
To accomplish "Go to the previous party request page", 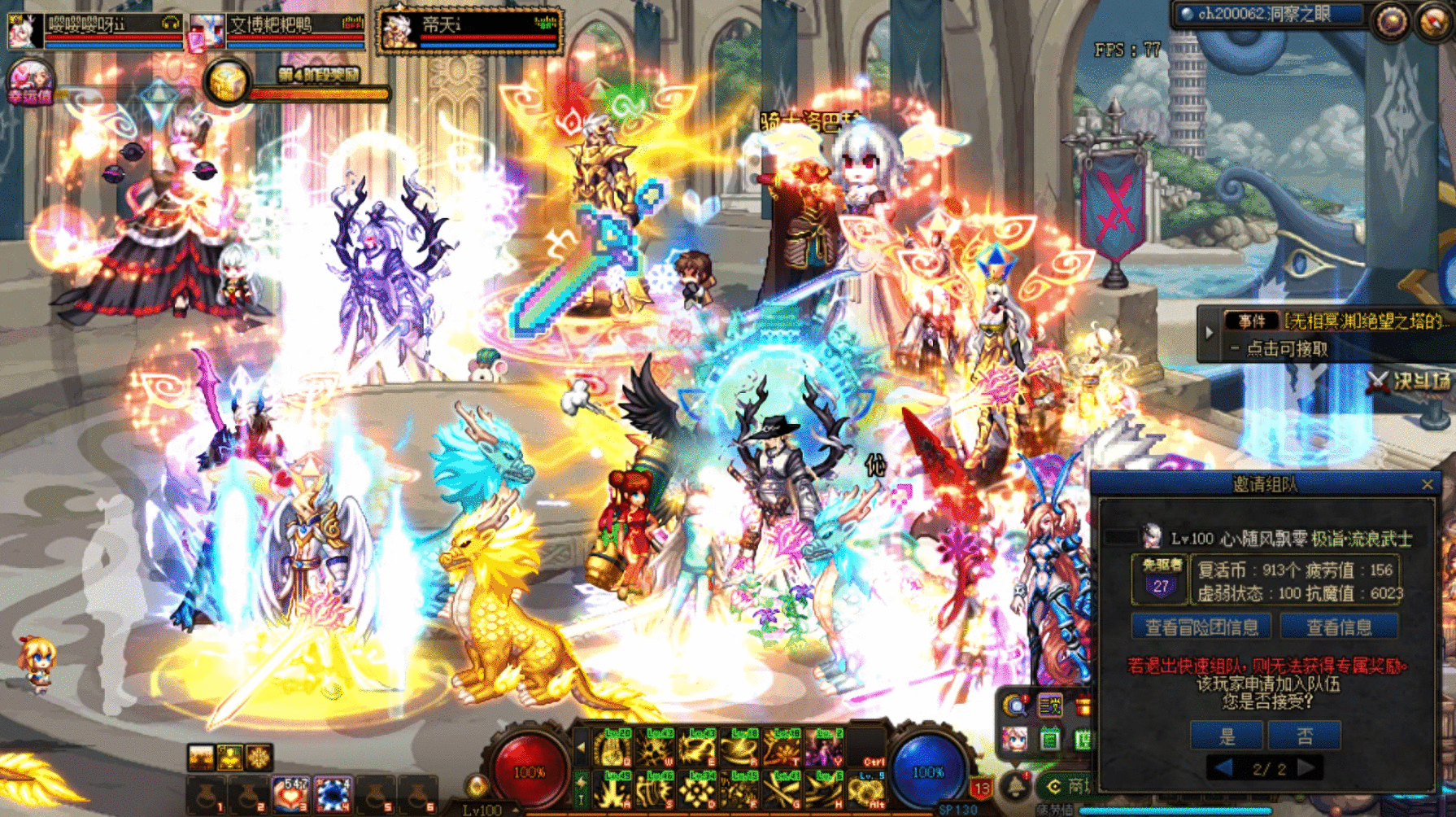I will click(x=1224, y=768).
